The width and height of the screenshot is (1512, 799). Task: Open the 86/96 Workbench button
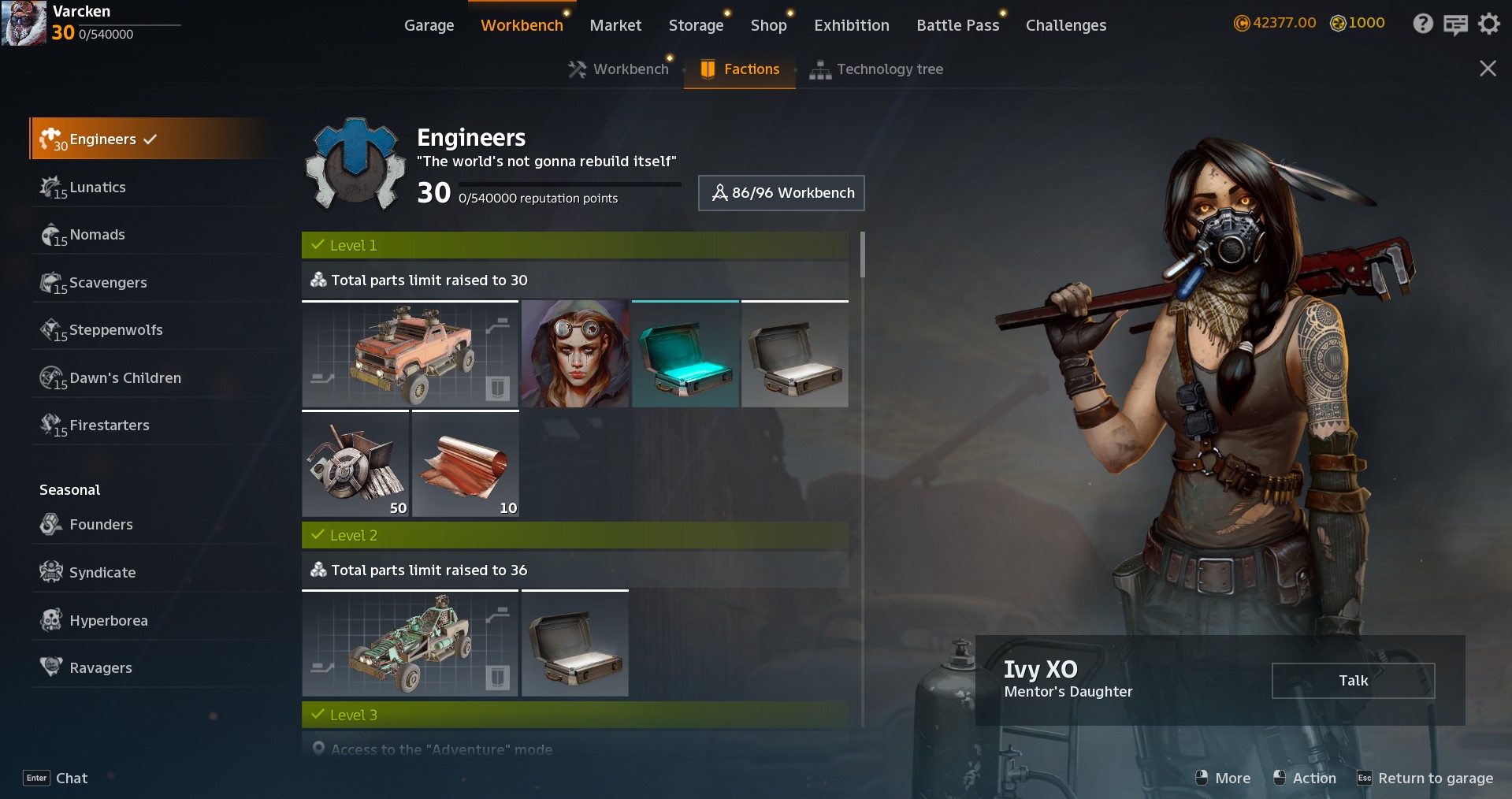781,193
